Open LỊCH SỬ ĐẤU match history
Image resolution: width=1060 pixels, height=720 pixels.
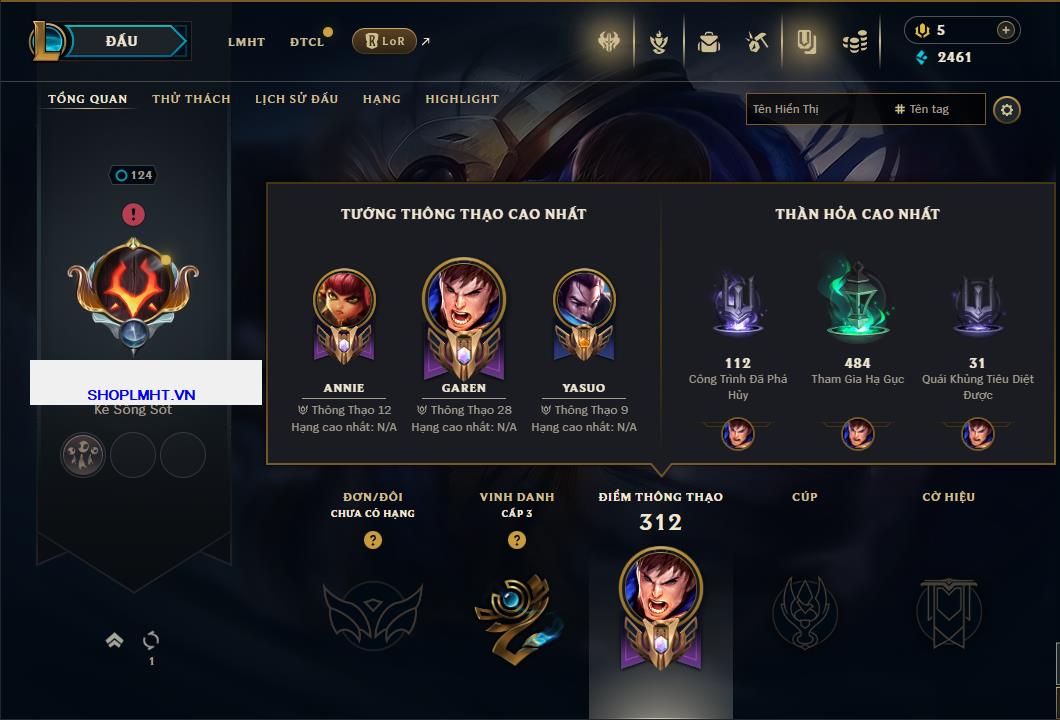point(296,99)
